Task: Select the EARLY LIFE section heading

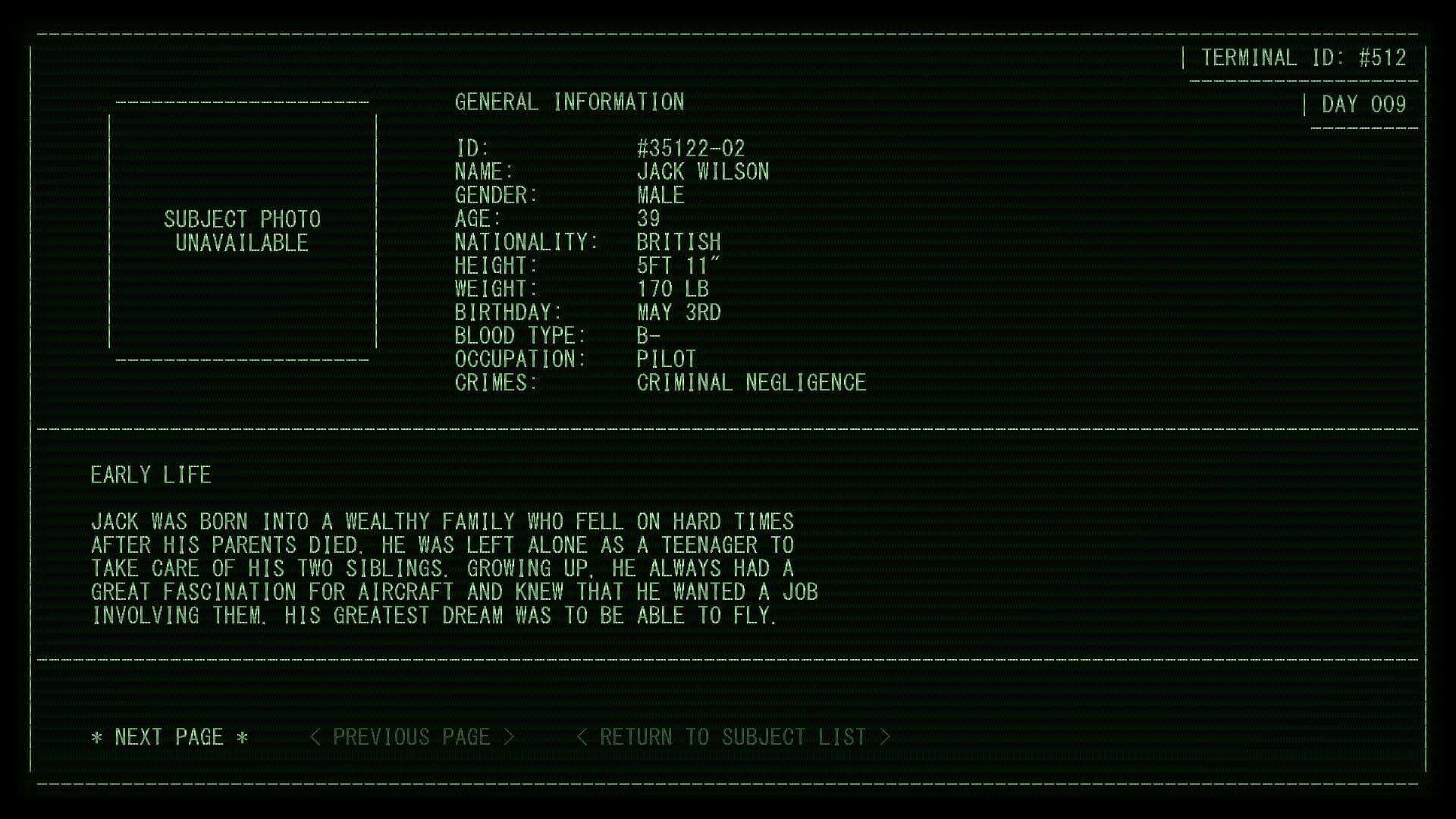Action: (x=150, y=475)
